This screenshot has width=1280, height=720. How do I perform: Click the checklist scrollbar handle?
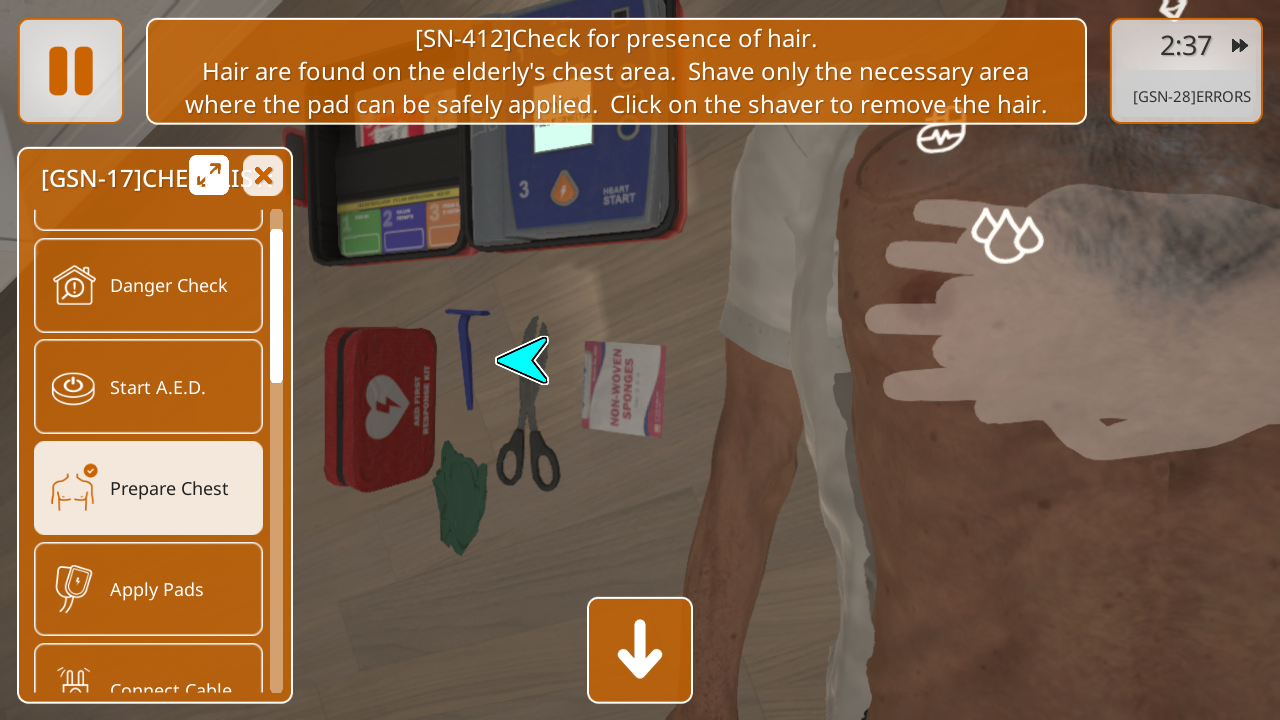(276, 305)
